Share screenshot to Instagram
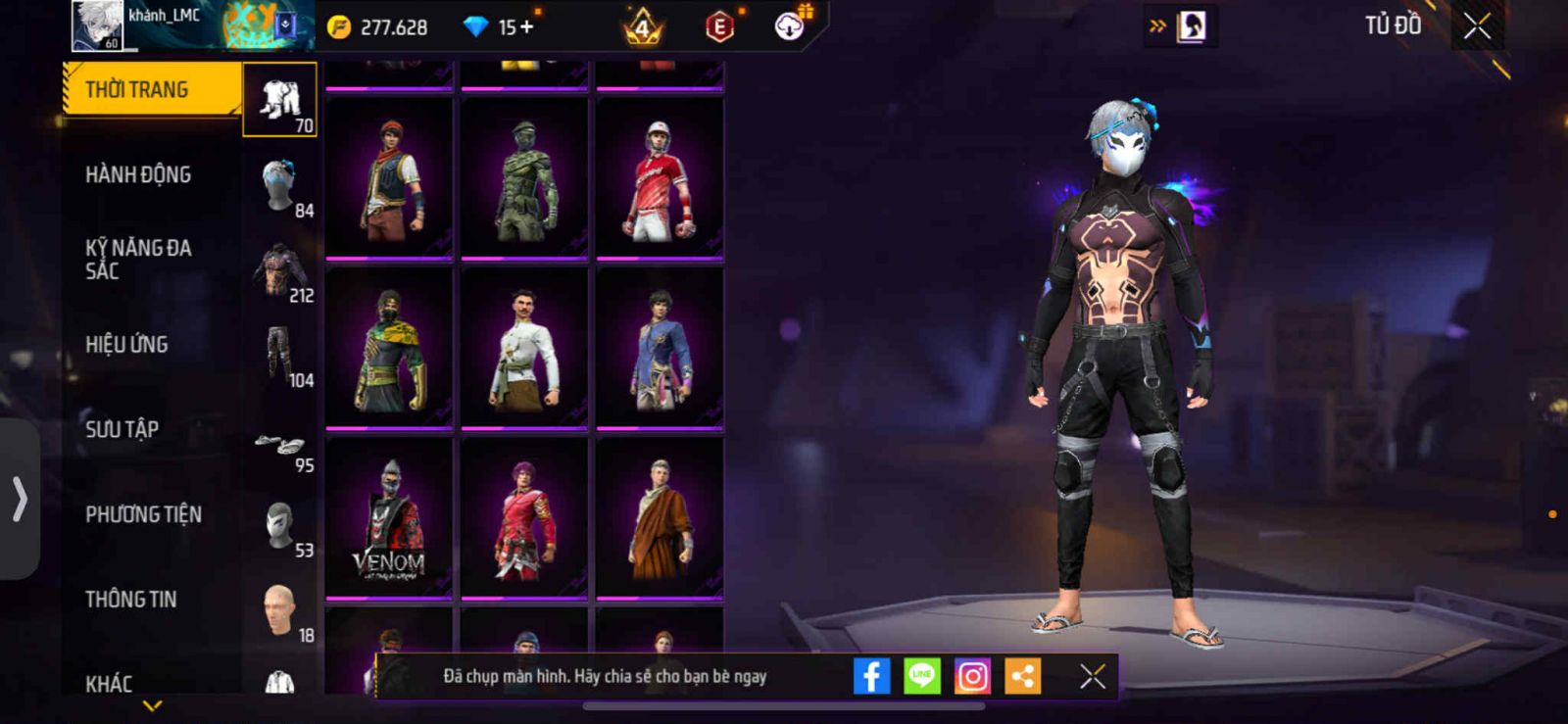 [x=972, y=676]
